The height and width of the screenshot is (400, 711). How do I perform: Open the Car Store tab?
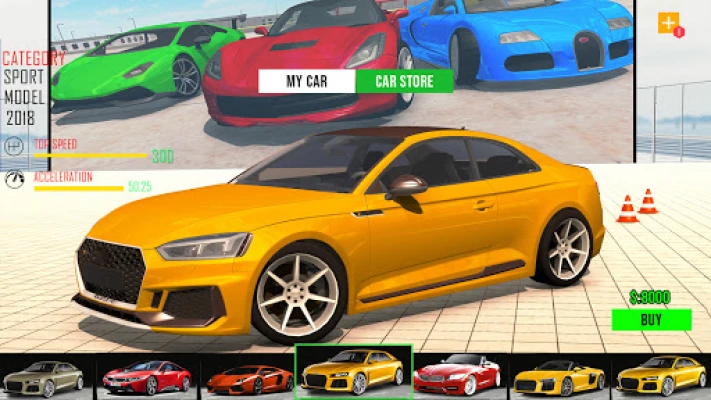pyautogui.click(x=403, y=82)
